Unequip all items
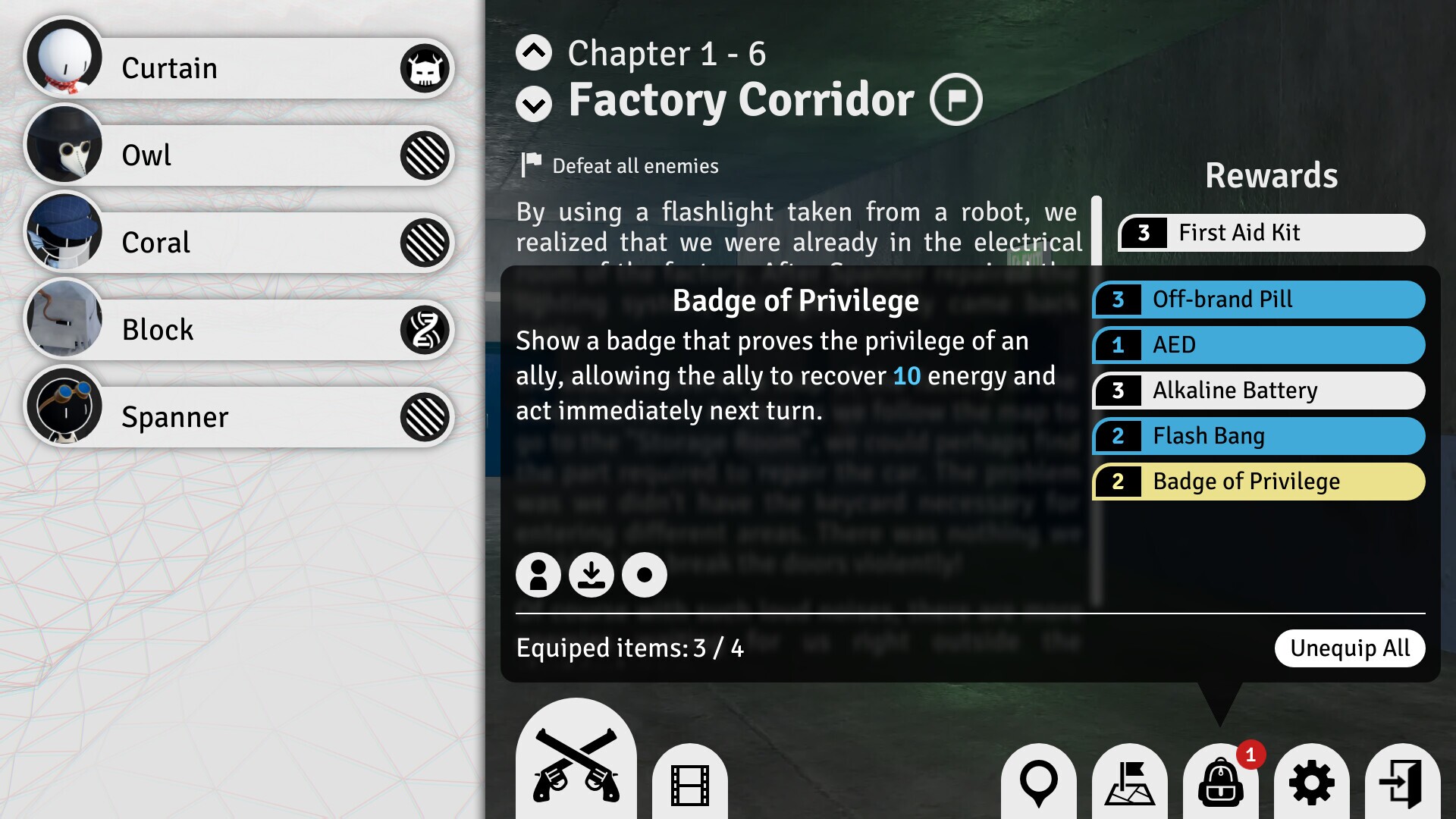 click(1350, 648)
